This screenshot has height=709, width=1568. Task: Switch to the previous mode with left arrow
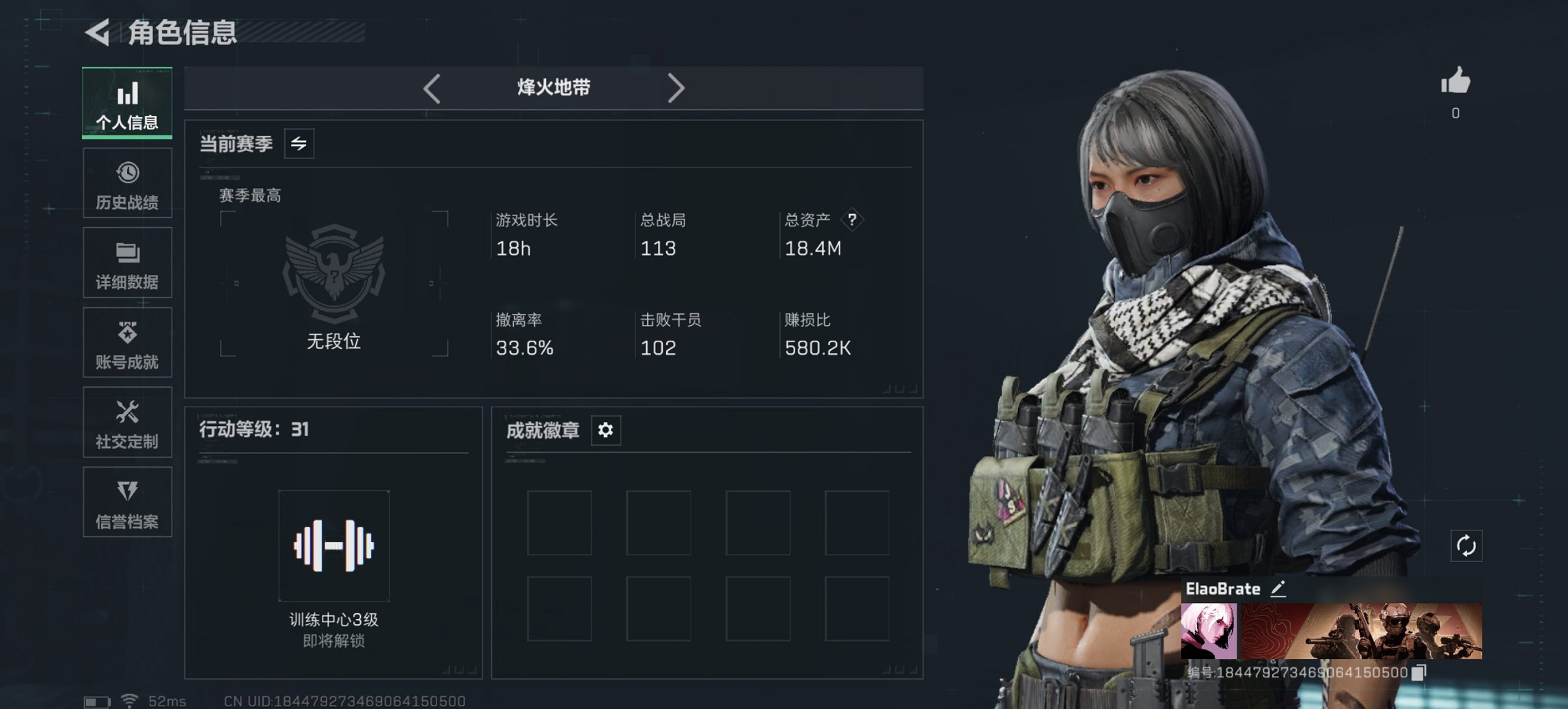pyautogui.click(x=430, y=88)
